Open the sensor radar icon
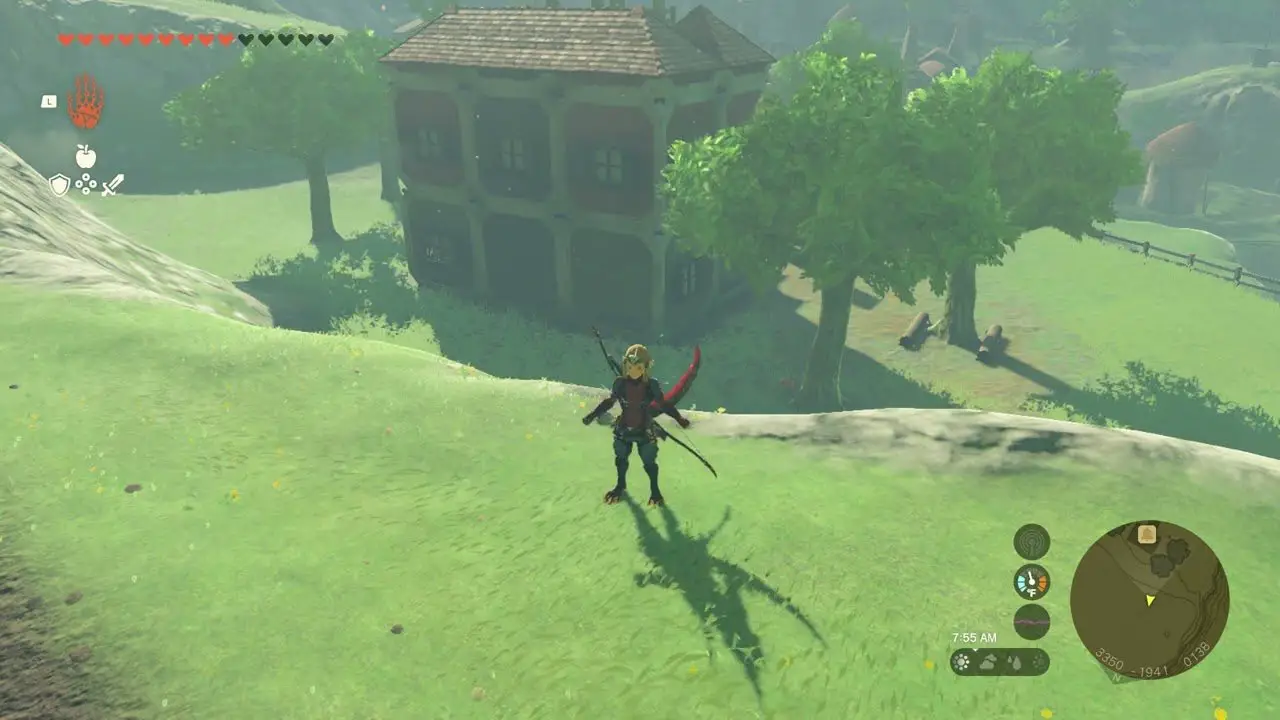 coord(1031,542)
